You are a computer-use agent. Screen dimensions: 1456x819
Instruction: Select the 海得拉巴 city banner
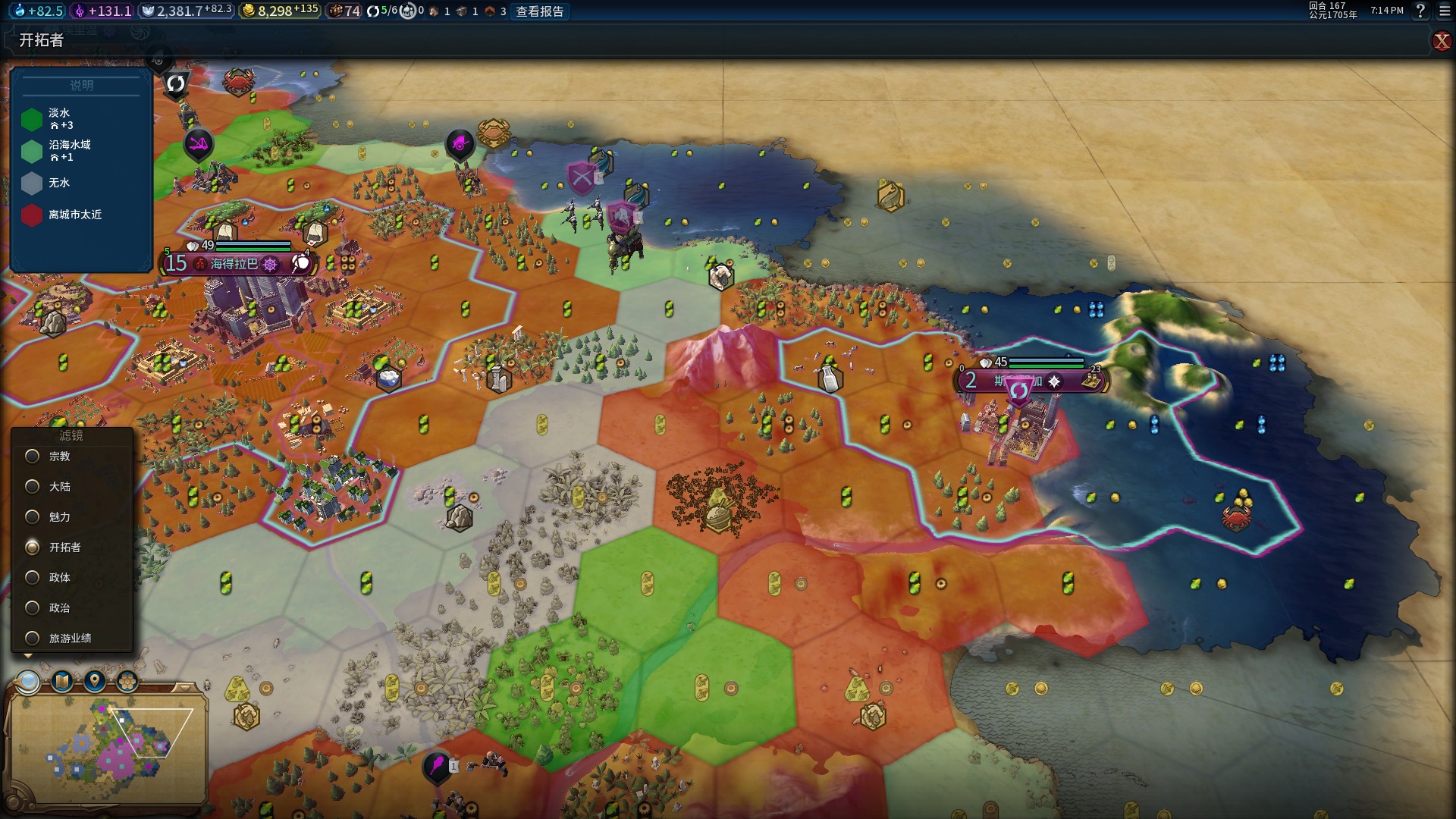click(x=234, y=264)
